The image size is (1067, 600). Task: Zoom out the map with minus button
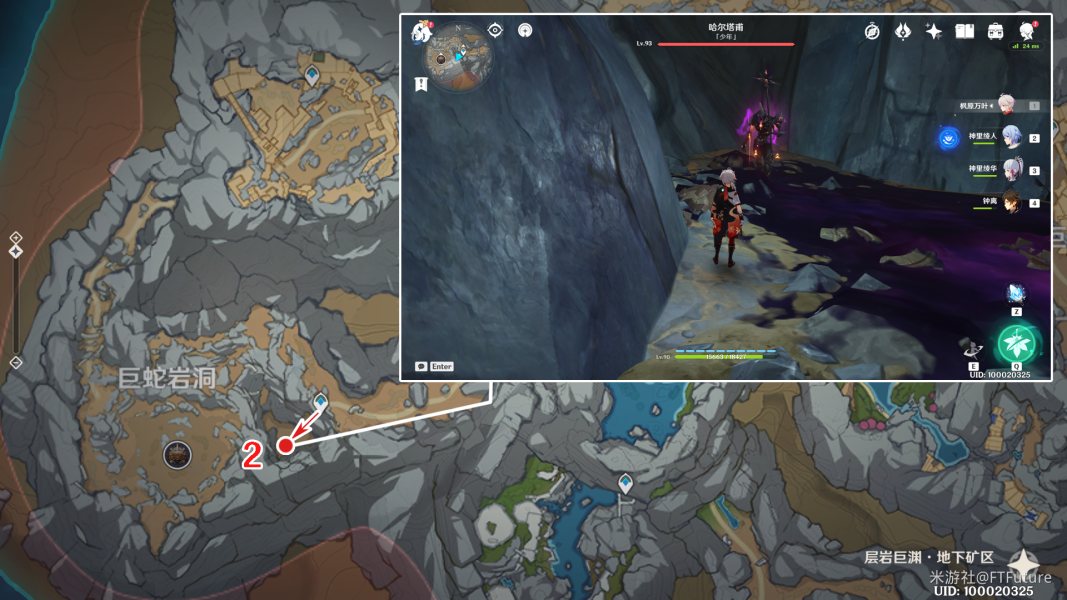(16, 362)
